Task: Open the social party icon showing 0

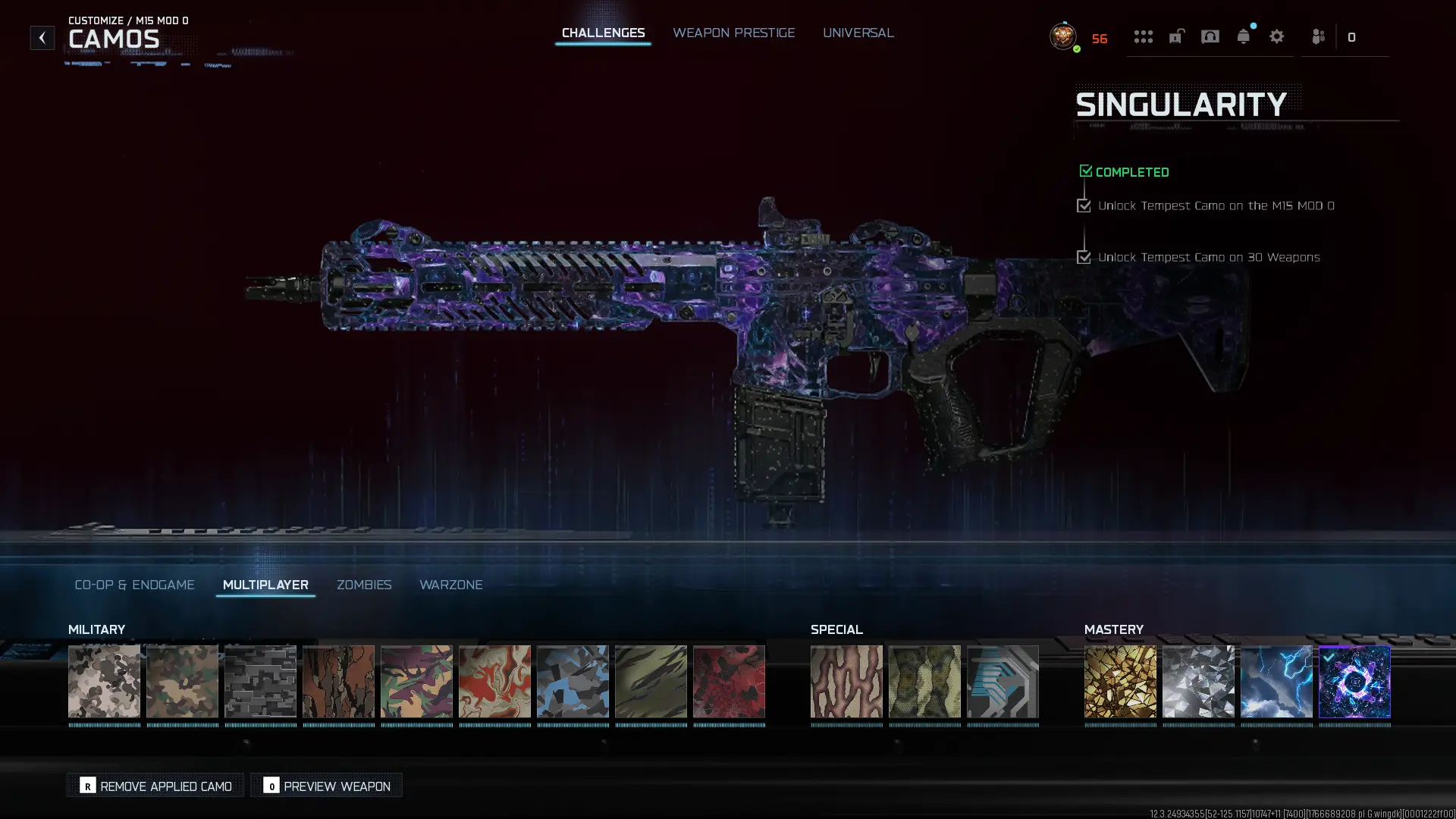Action: tap(1318, 36)
